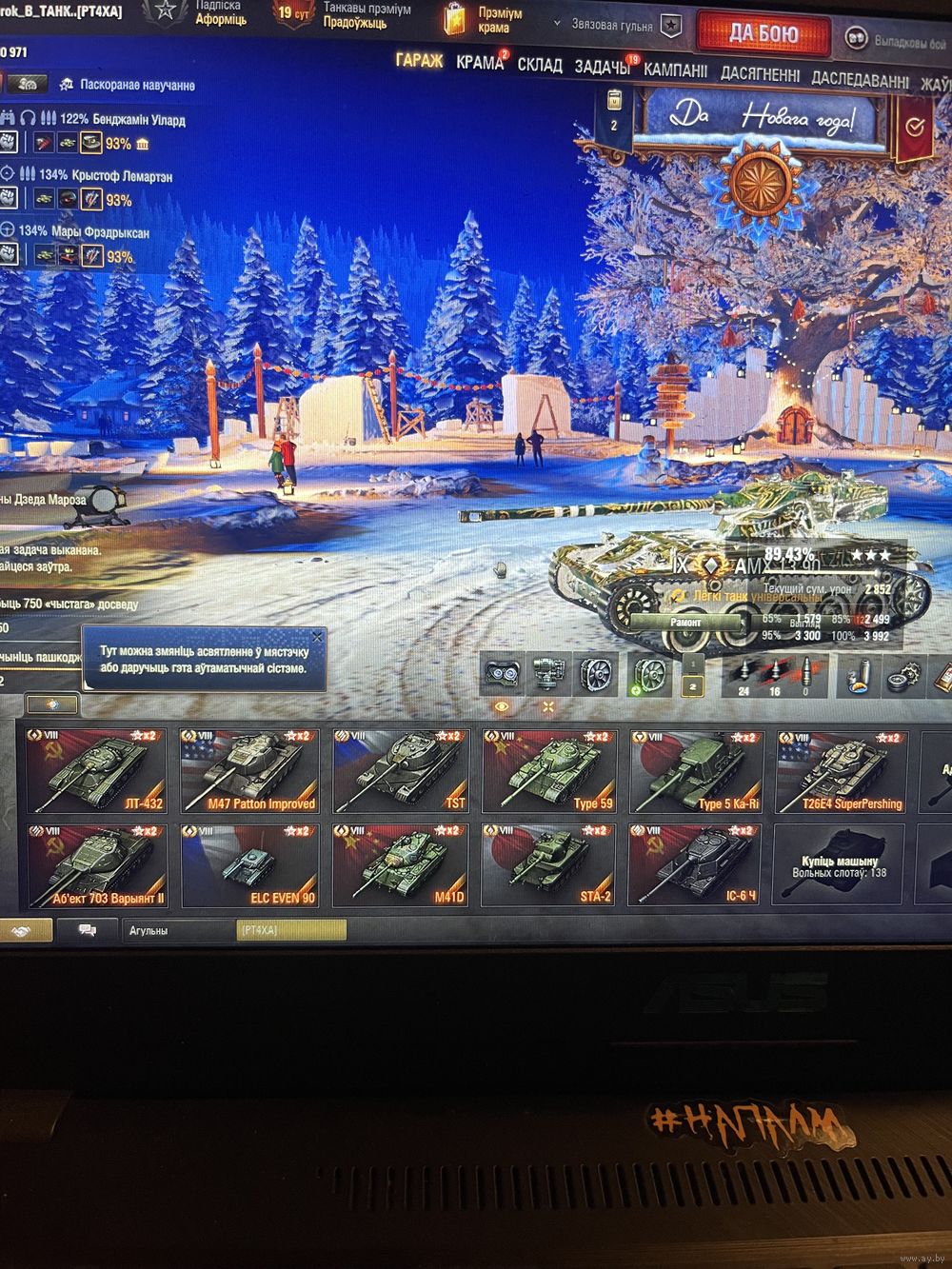Click the Рамонт repair button
The width and height of the screenshot is (952, 1269).
click(686, 623)
